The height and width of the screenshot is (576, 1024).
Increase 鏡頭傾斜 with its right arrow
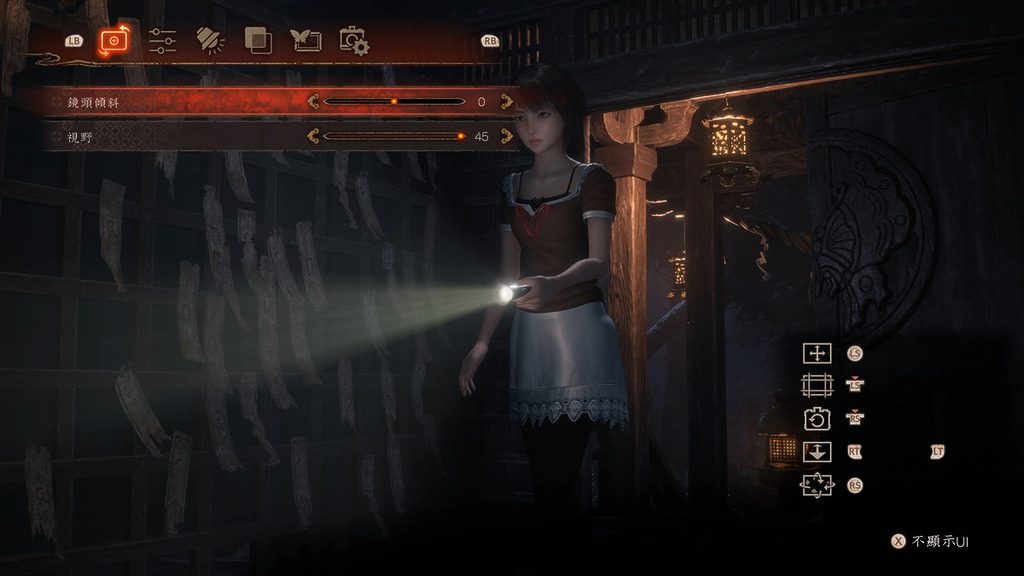click(x=506, y=102)
